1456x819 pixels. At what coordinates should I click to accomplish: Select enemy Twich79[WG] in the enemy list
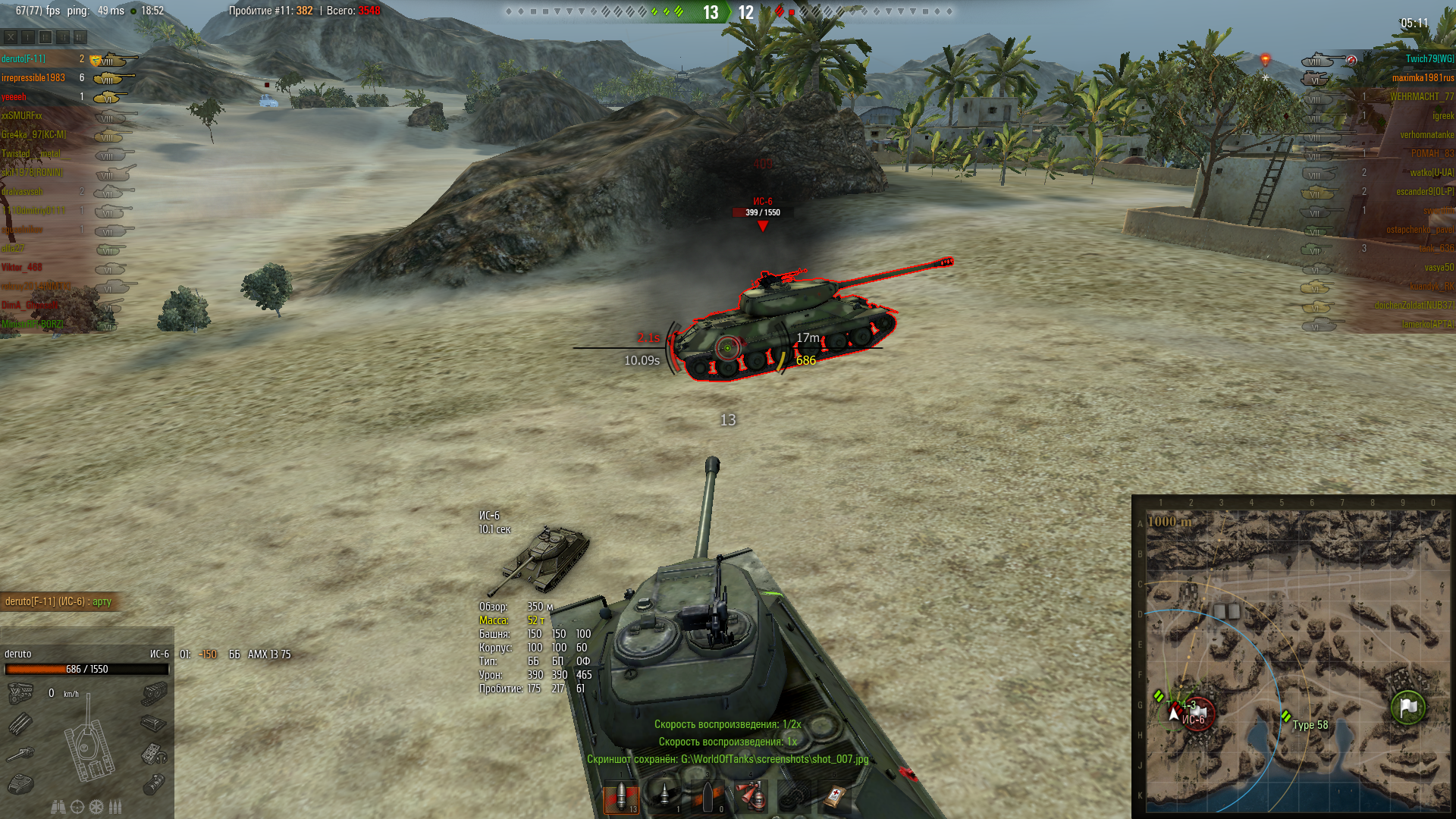[1429, 59]
